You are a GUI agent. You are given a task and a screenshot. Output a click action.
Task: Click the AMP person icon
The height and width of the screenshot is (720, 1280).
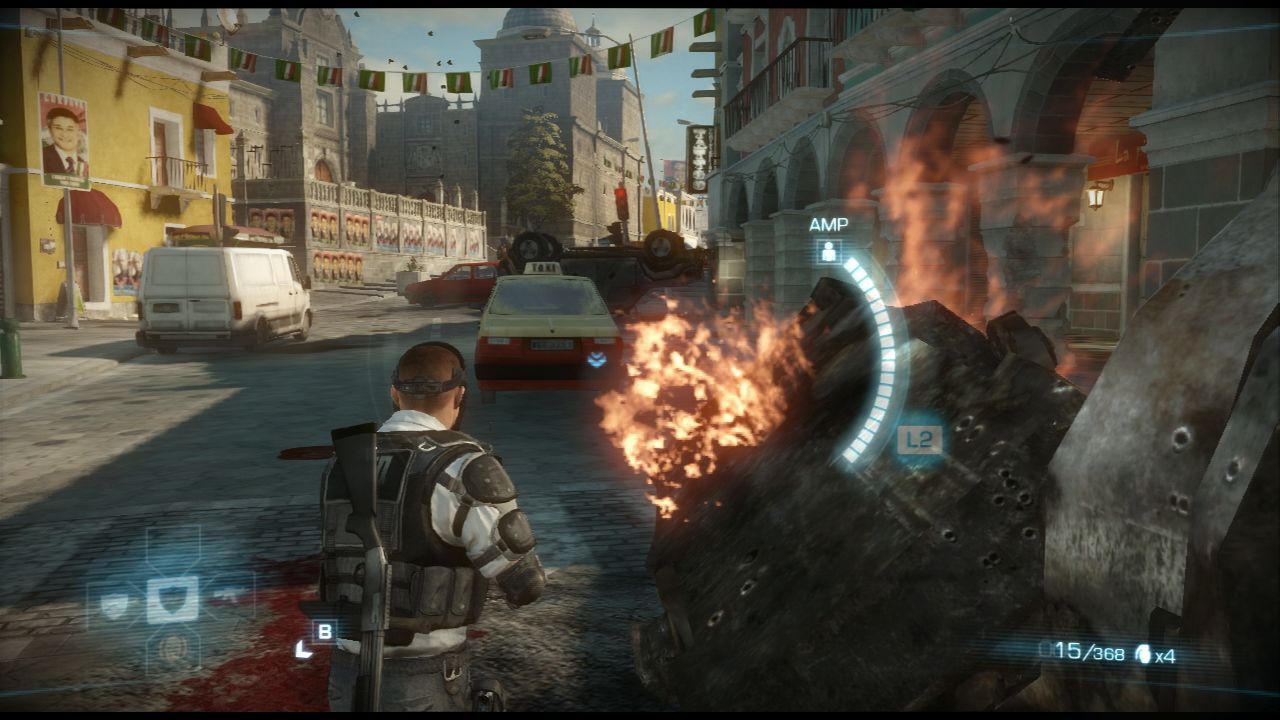coord(828,251)
